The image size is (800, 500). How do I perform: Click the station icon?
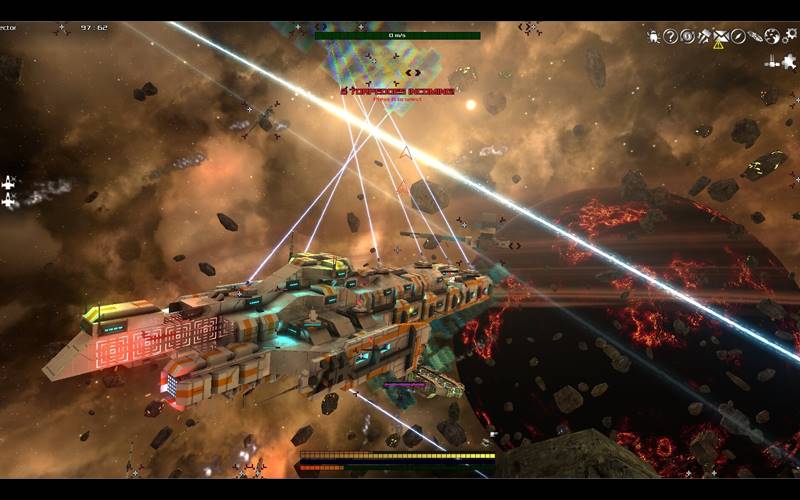pyautogui.click(x=772, y=60)
